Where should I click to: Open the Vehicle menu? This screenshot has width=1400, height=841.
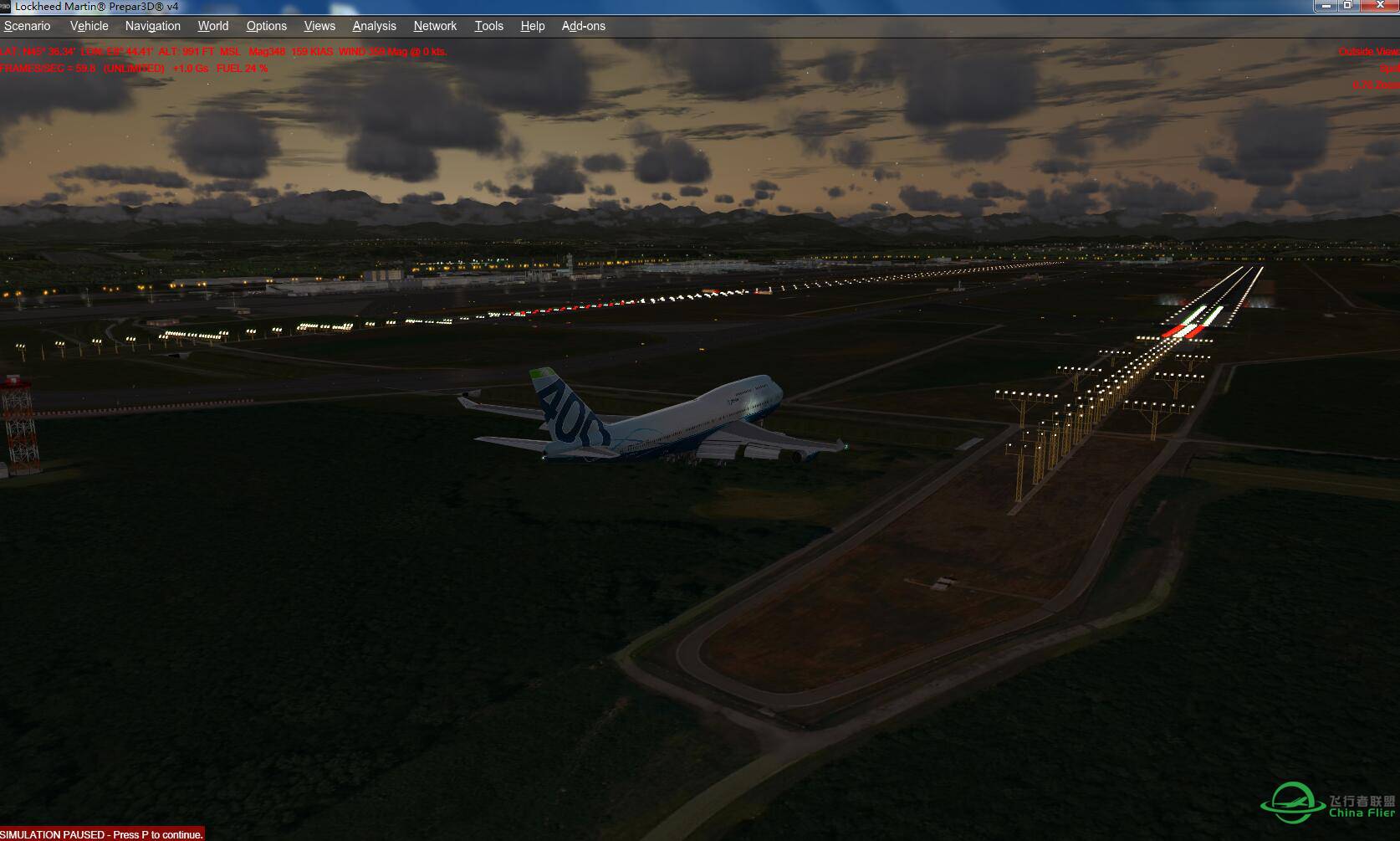coord(89,26)
